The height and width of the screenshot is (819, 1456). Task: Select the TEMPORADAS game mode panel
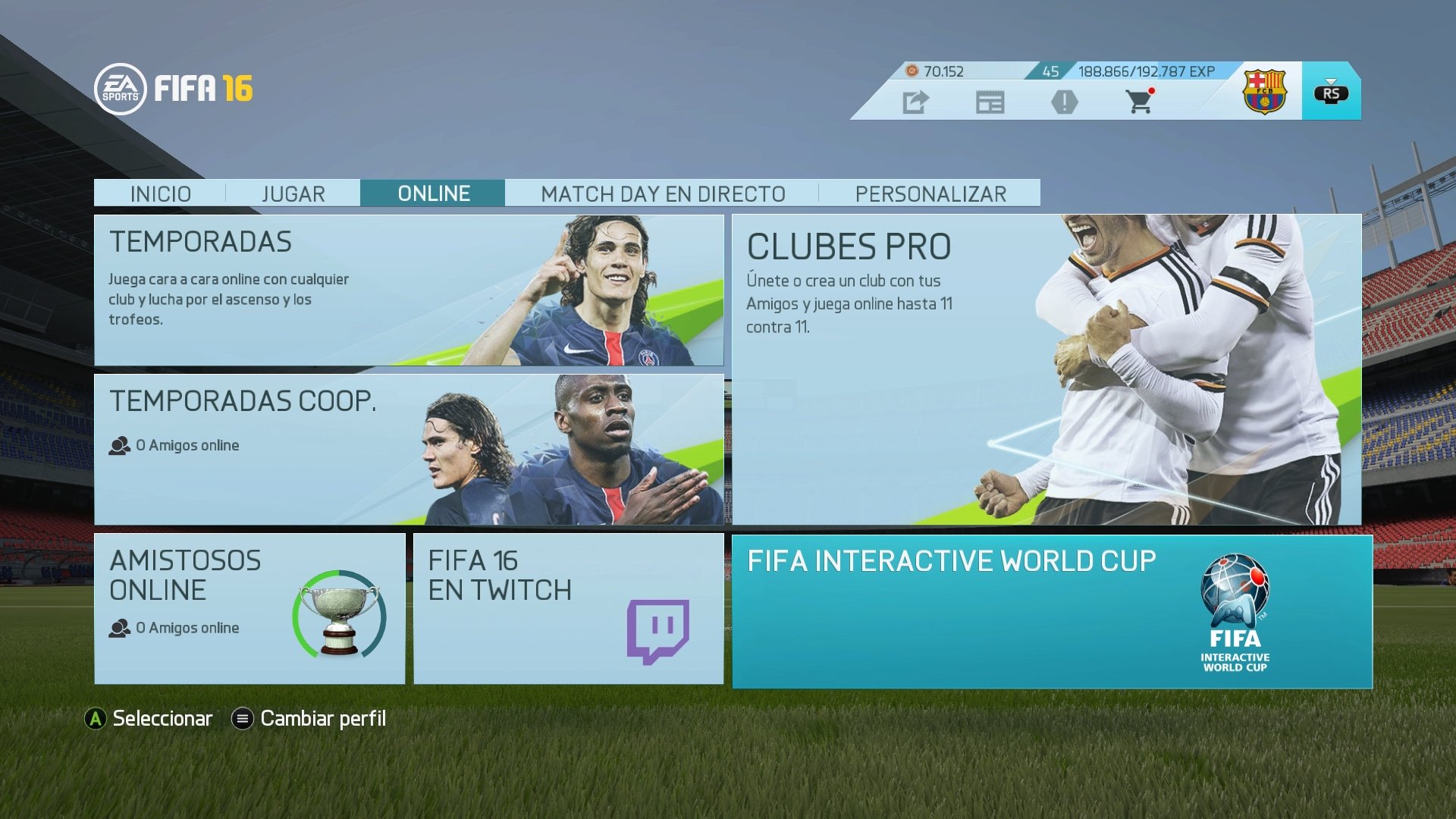click(x=409, y=292)
